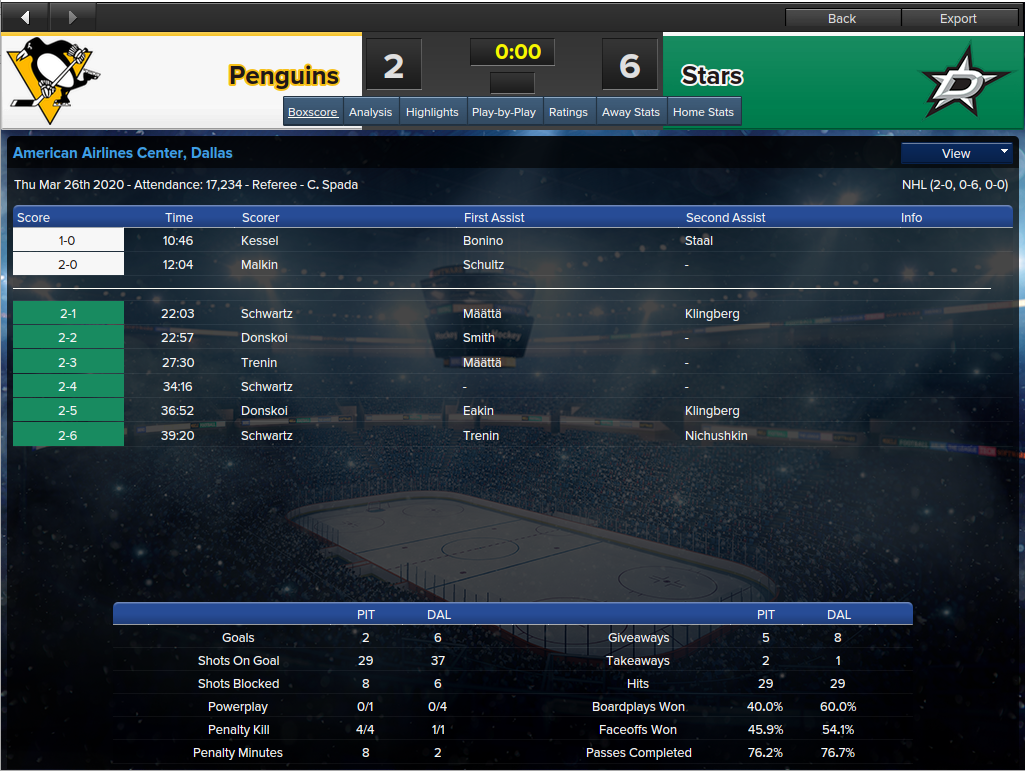The height and width of the screenshot is (771, 1025).
Task: Click Bonino in the first assist column
Action: [x=483, y=241]
